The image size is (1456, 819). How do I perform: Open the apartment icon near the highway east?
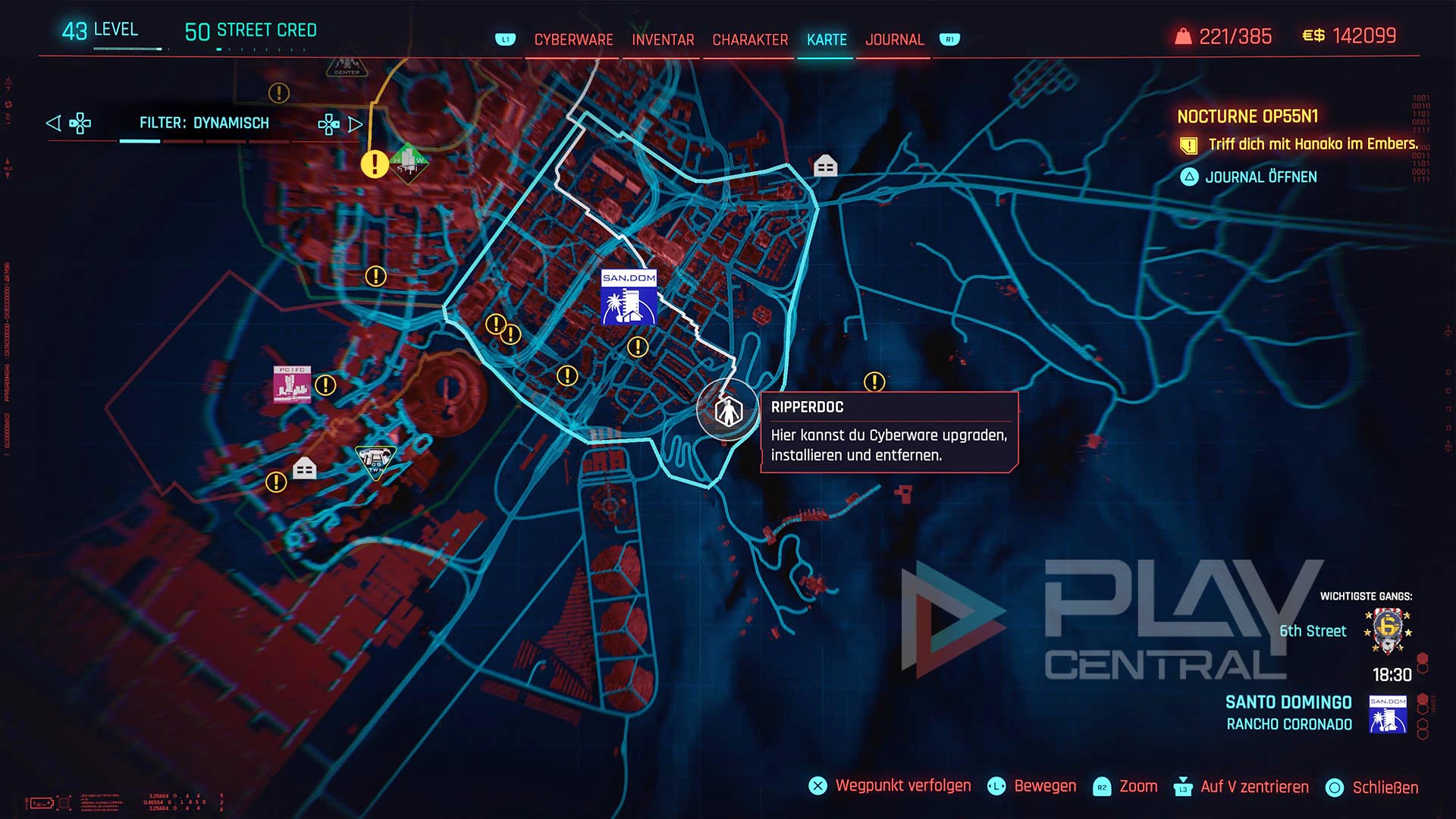(x=827, y=165)
